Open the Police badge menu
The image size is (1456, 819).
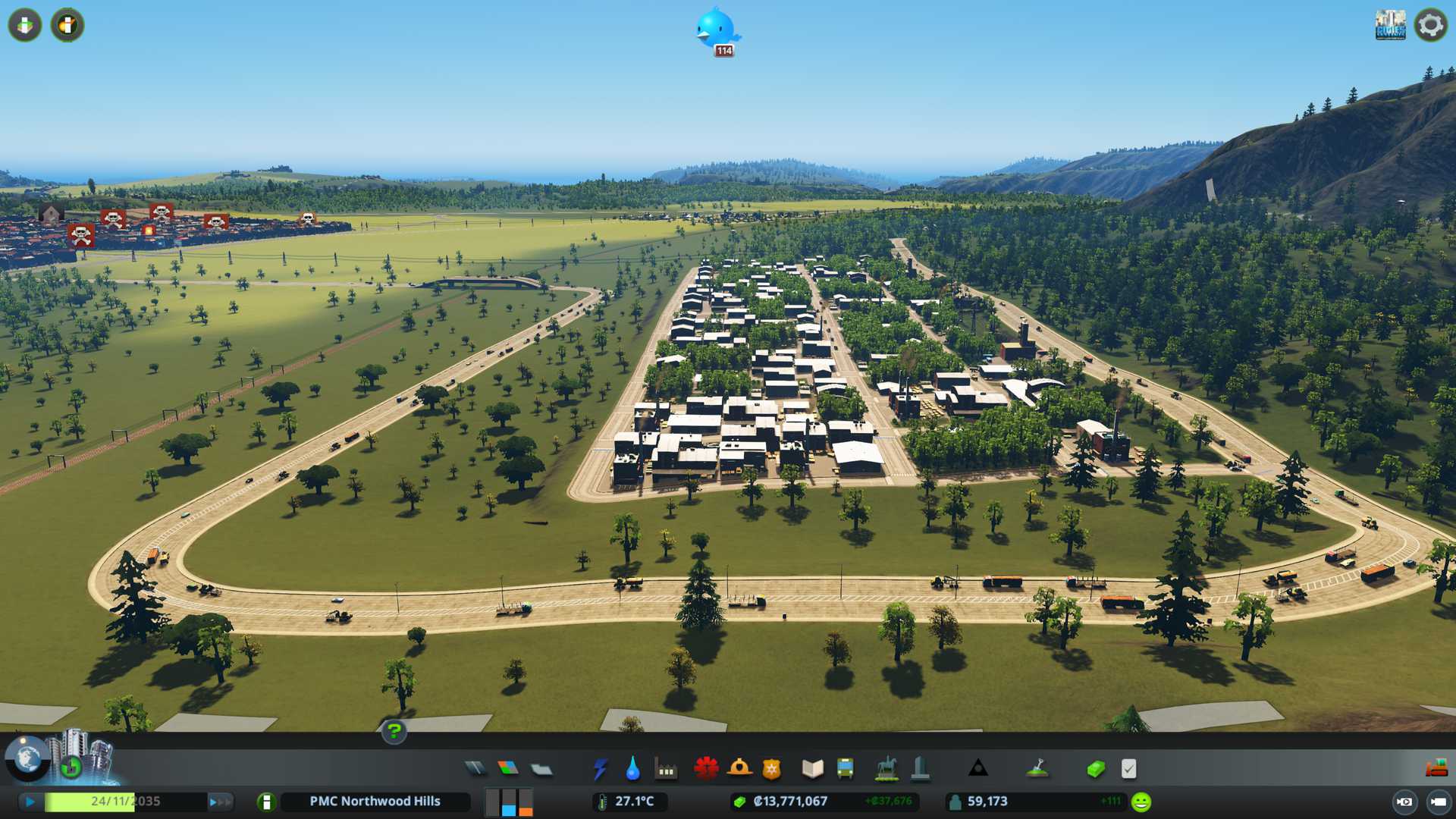771,769
